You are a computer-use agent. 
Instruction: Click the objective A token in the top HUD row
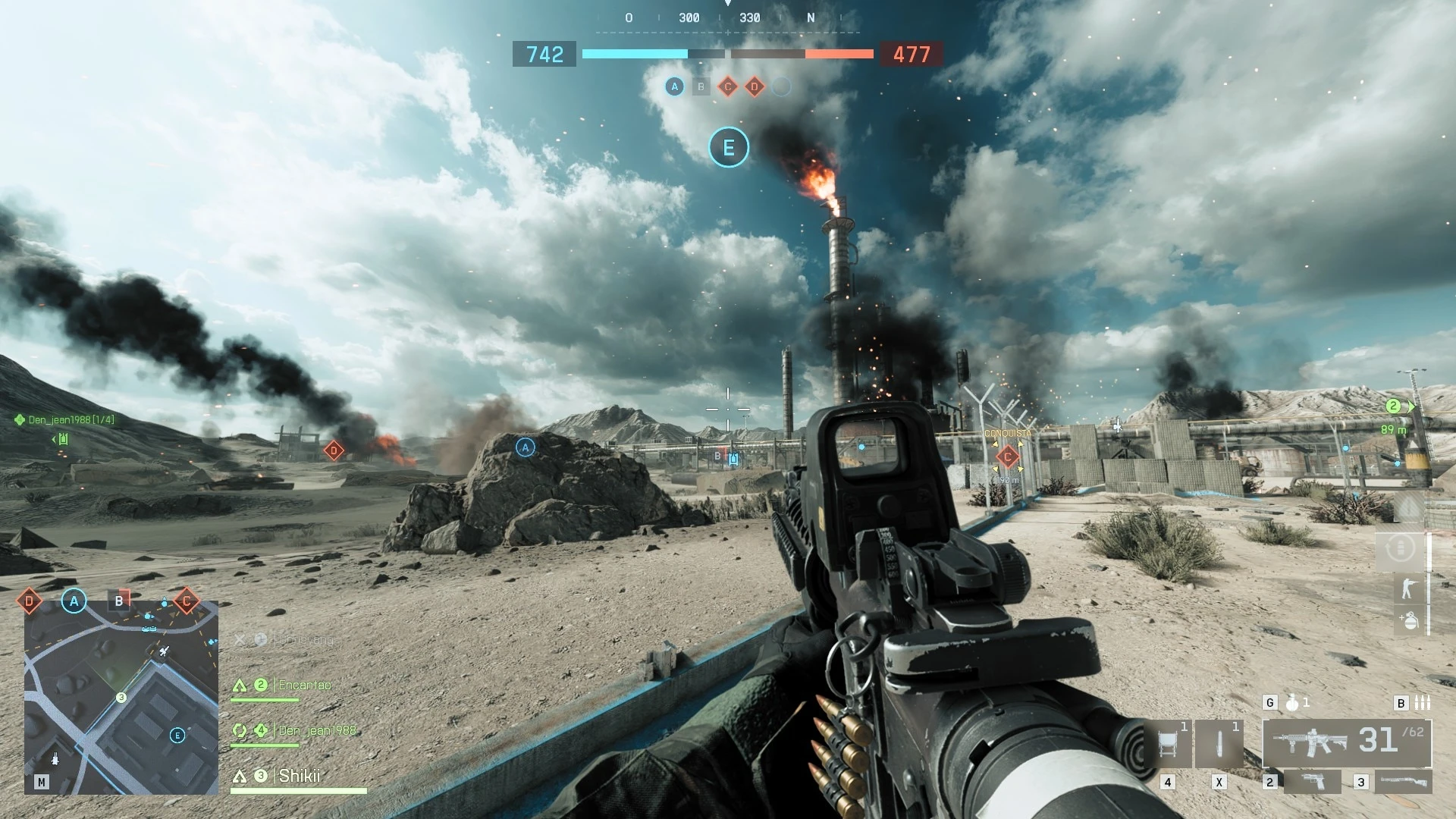pos(673,86)
